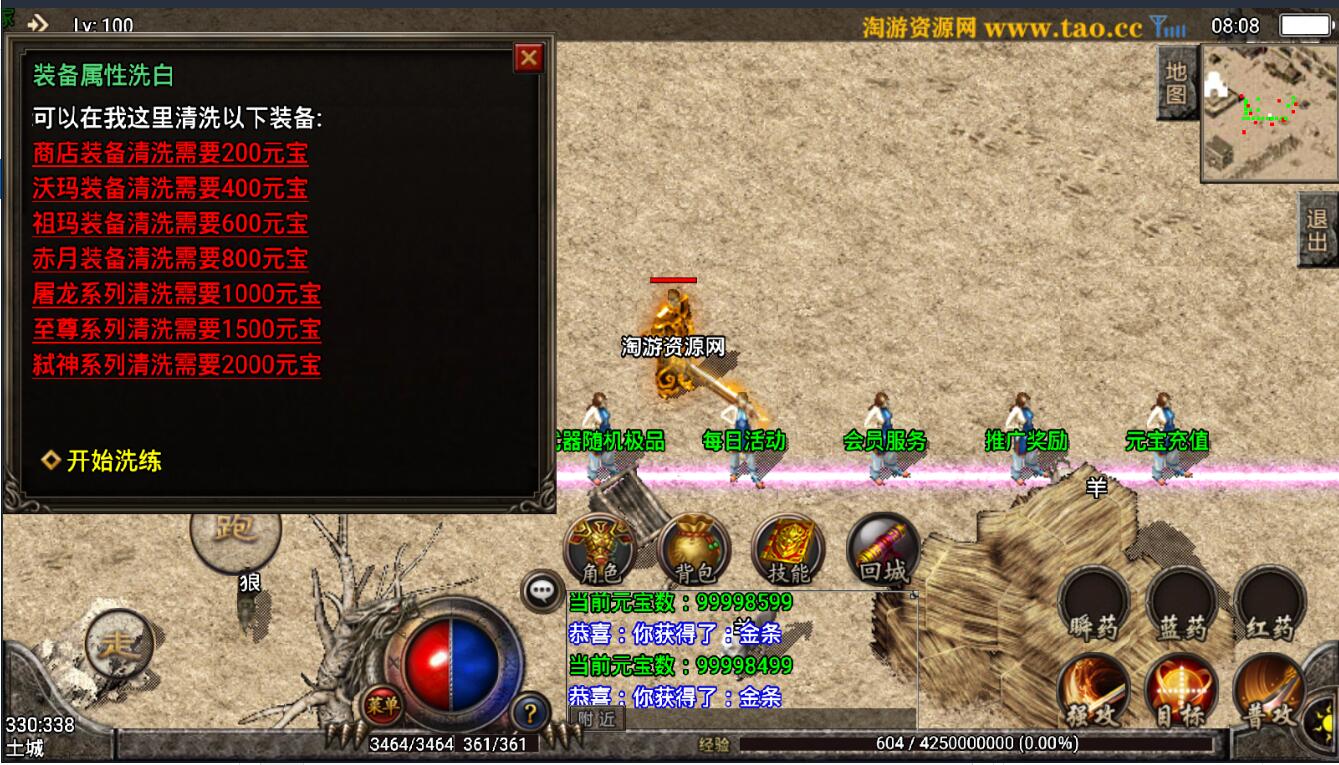Open the 角色 character panel
1339x765 pixels.
[x=600, y=550]
